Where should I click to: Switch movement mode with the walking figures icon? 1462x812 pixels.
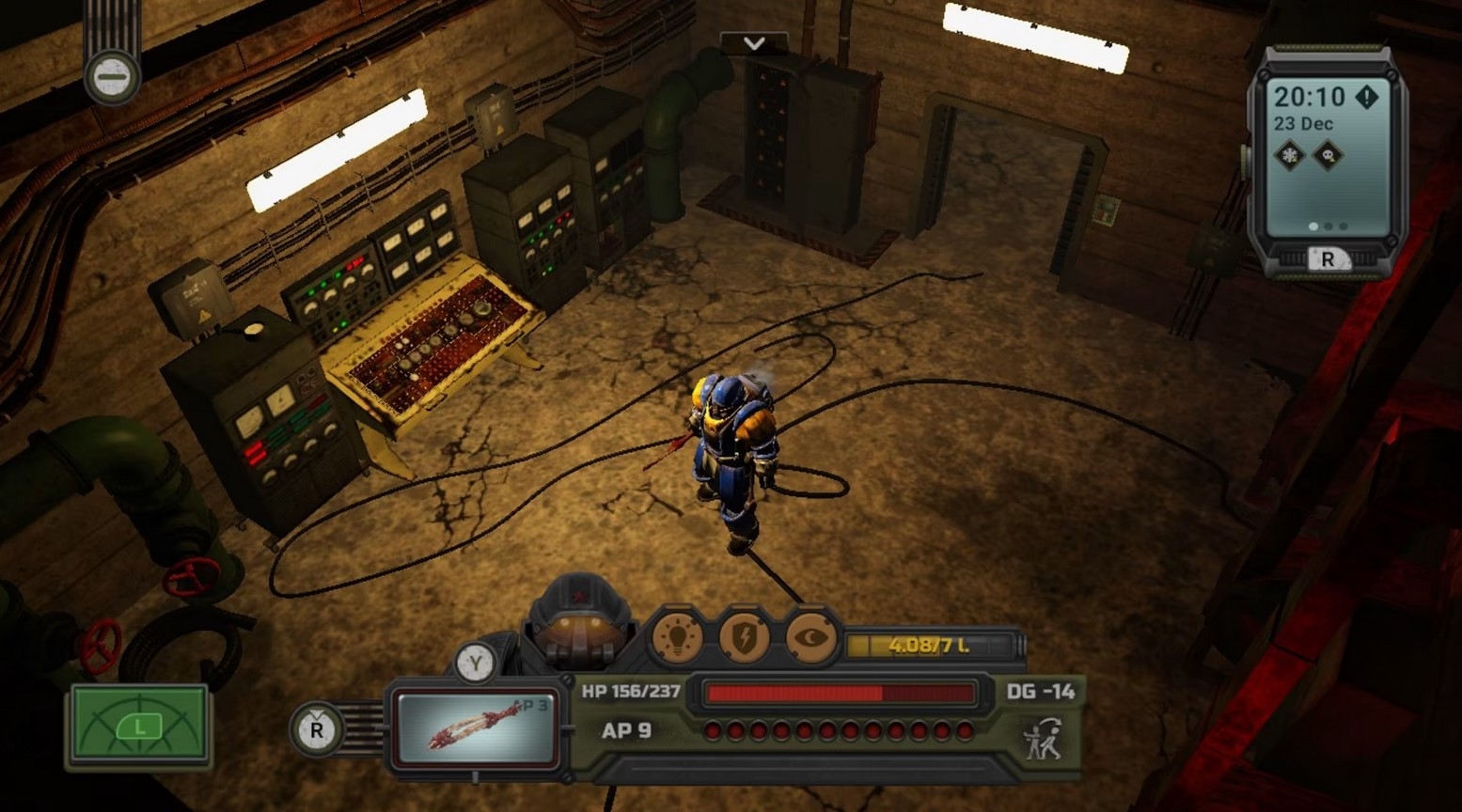tap(1043, 739)
